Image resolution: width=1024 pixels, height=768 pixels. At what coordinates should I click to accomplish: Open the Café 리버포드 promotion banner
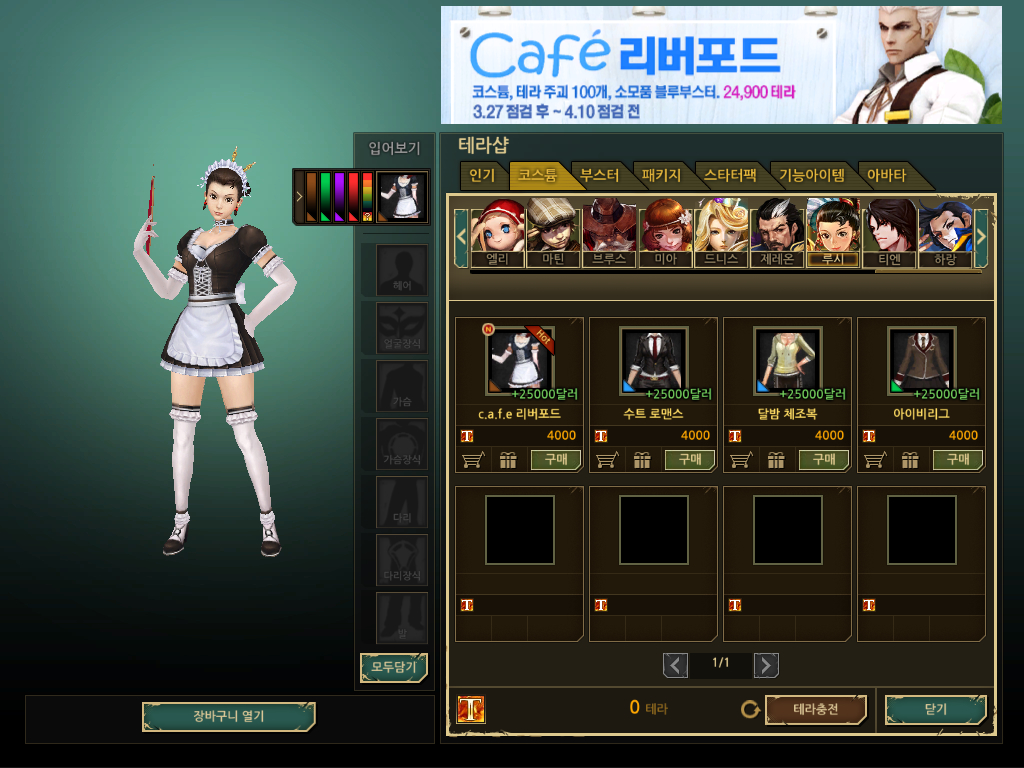720,65
